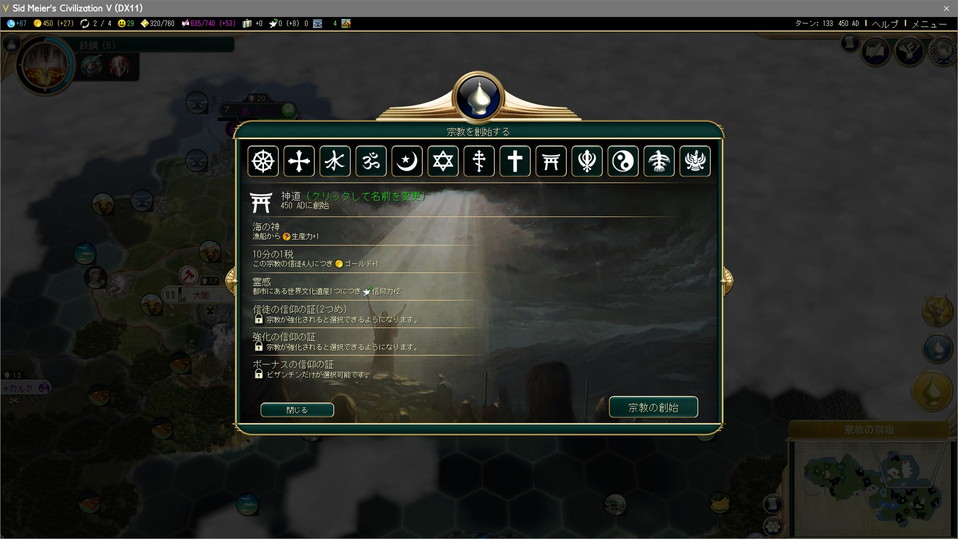Select the Shinto torii gate in the icon row
The image size is (958, 539).
[551, 161]
